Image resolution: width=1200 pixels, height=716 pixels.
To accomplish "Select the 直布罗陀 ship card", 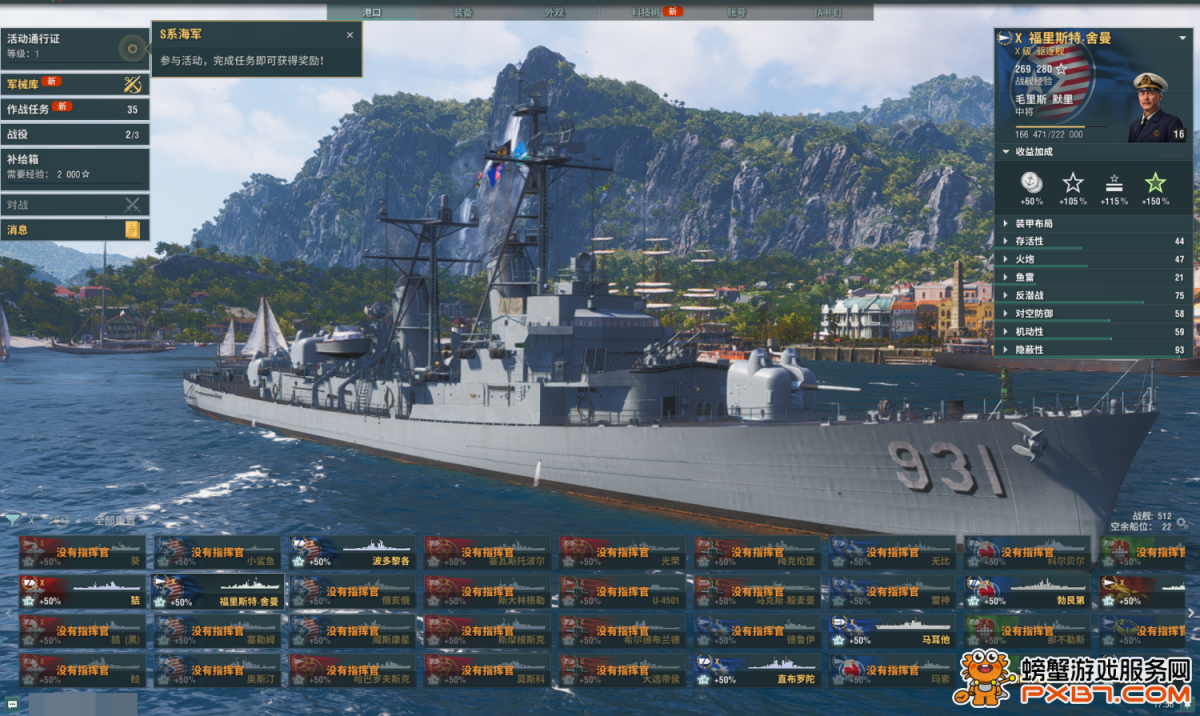I will tap(758, 671).
